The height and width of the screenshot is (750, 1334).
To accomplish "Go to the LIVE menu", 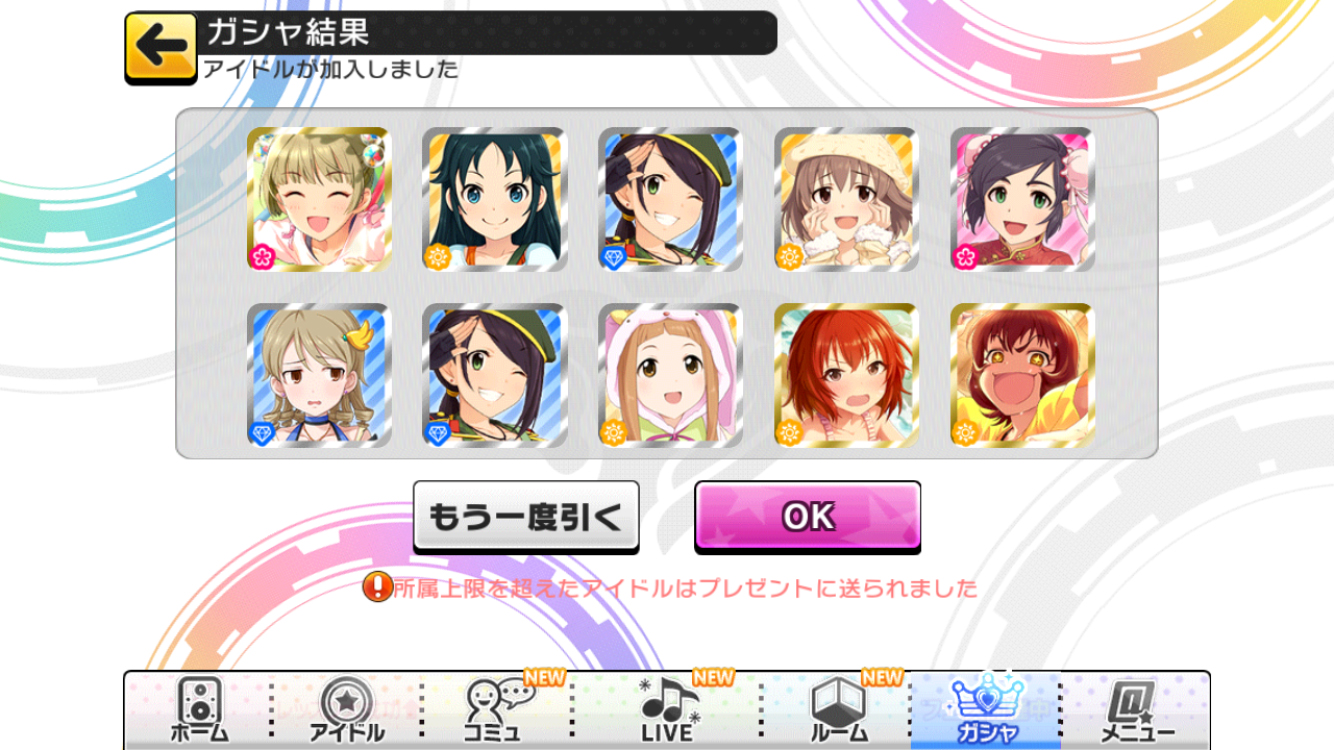I will 667,710.
